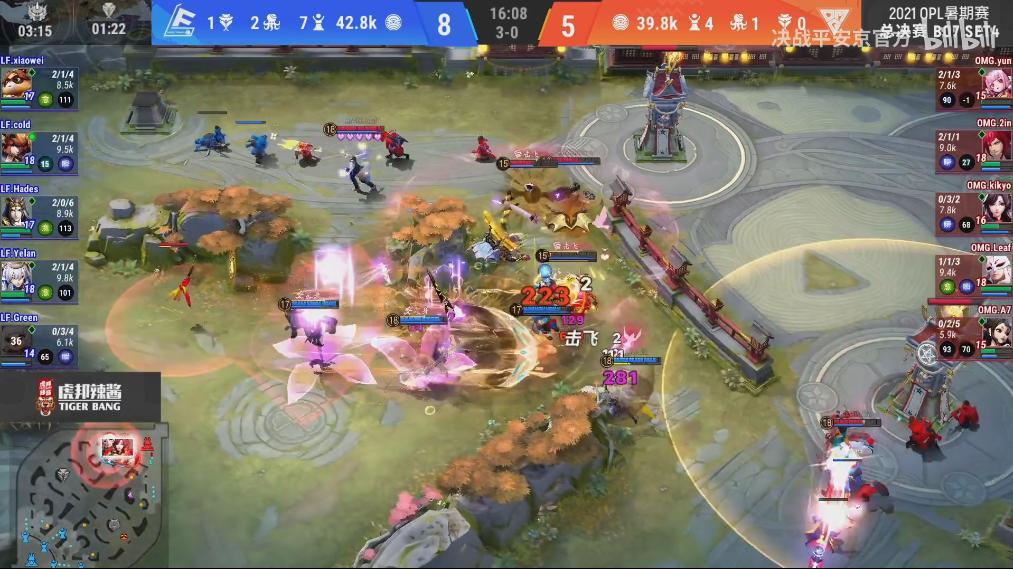
Task: Choose the OMG.A7 player portrait
Action: click(995, 335)
